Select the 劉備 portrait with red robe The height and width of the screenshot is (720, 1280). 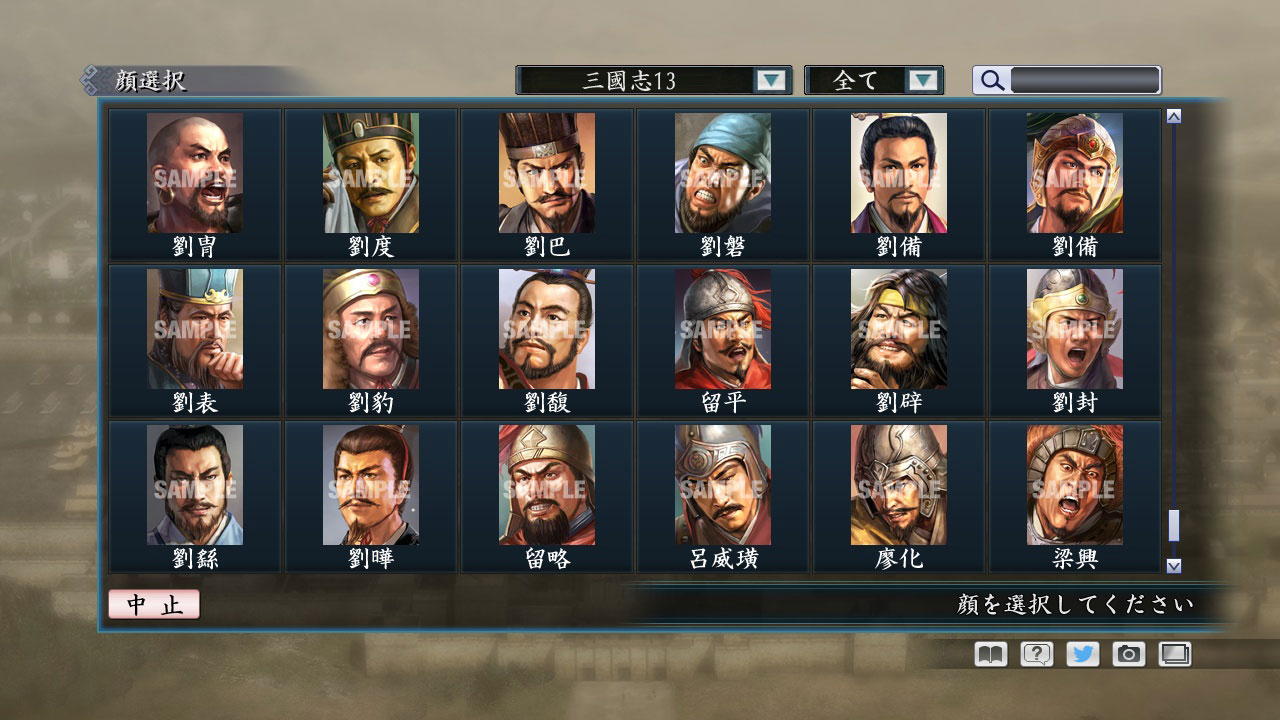point(896,172)
